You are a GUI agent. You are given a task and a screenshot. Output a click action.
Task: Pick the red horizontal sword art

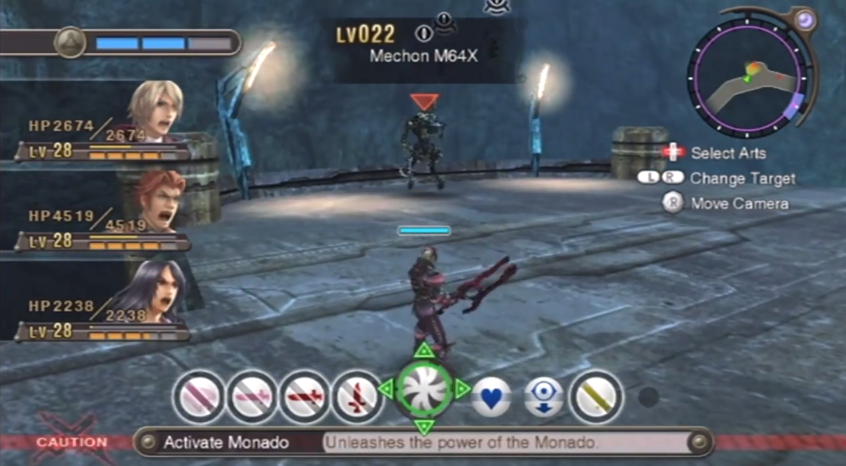click(304, 397)
